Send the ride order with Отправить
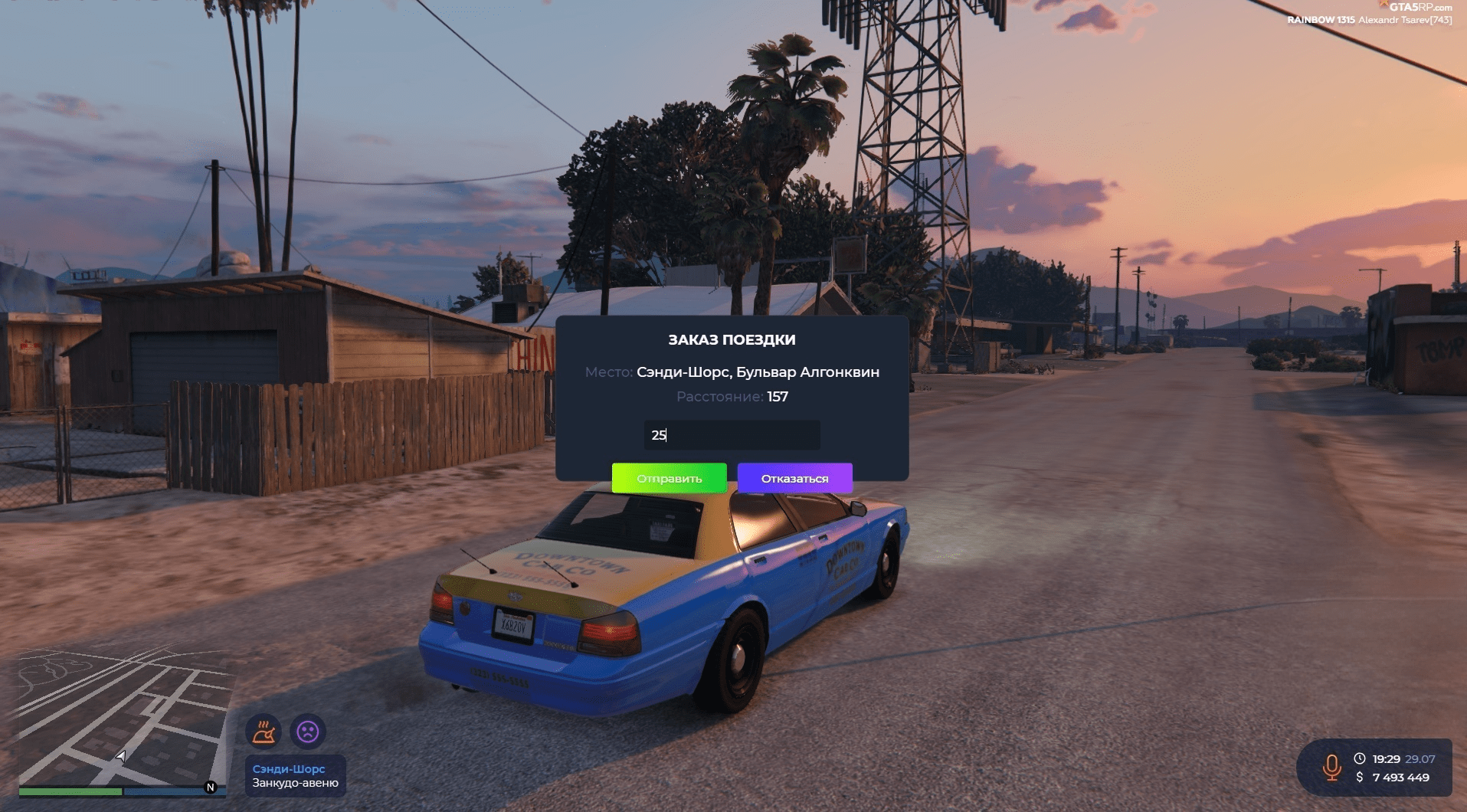 tap(669, 478)
